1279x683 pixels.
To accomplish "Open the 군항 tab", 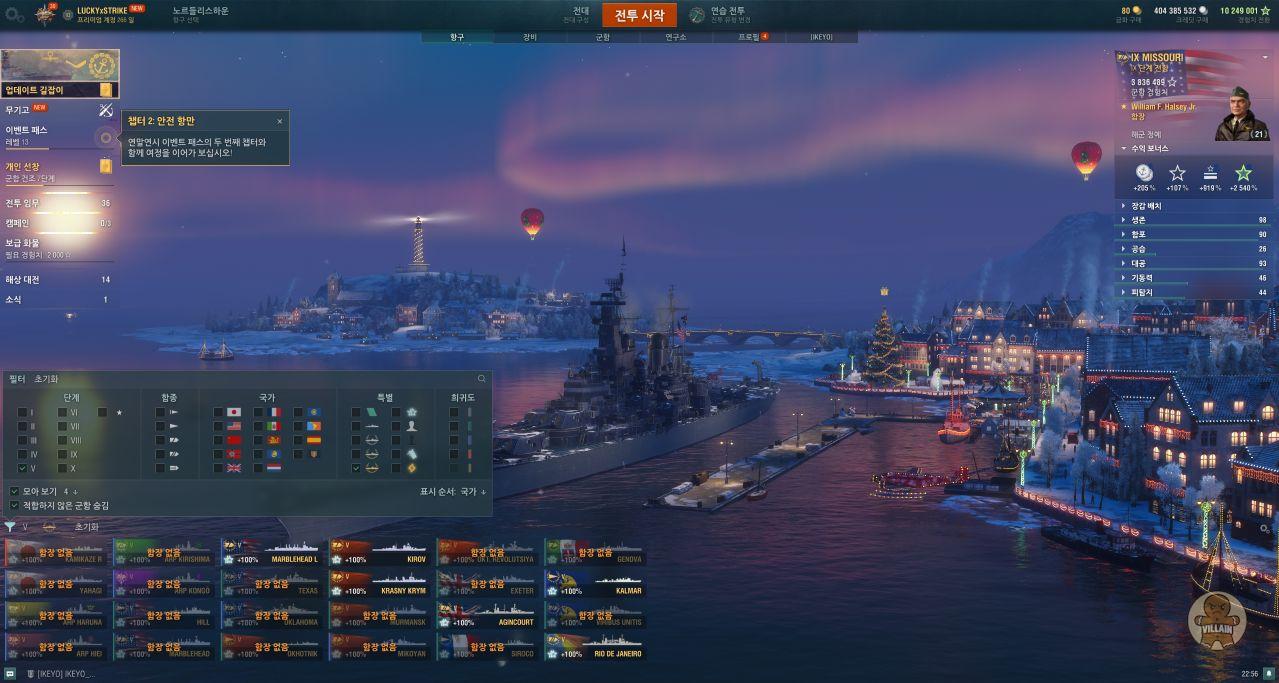I will pyautogui.click(x=602, y=37).
